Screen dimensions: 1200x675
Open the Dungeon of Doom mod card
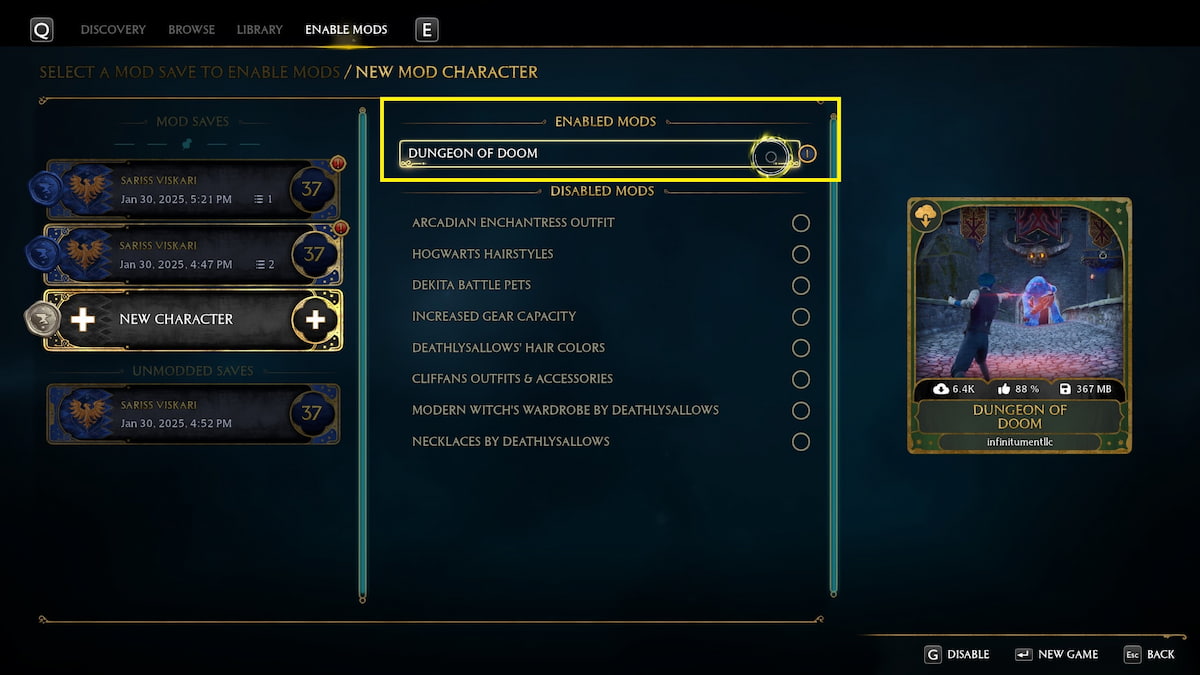1019,325
